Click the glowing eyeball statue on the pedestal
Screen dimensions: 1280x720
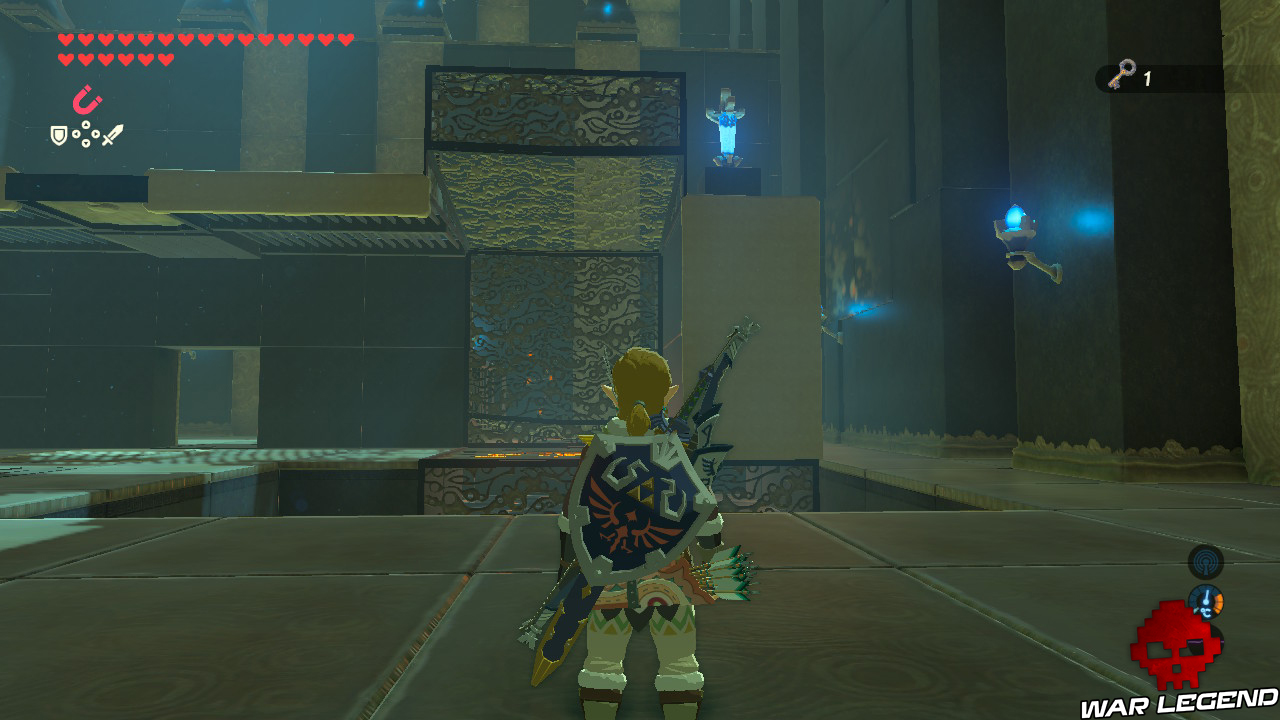tap(727, 128)
